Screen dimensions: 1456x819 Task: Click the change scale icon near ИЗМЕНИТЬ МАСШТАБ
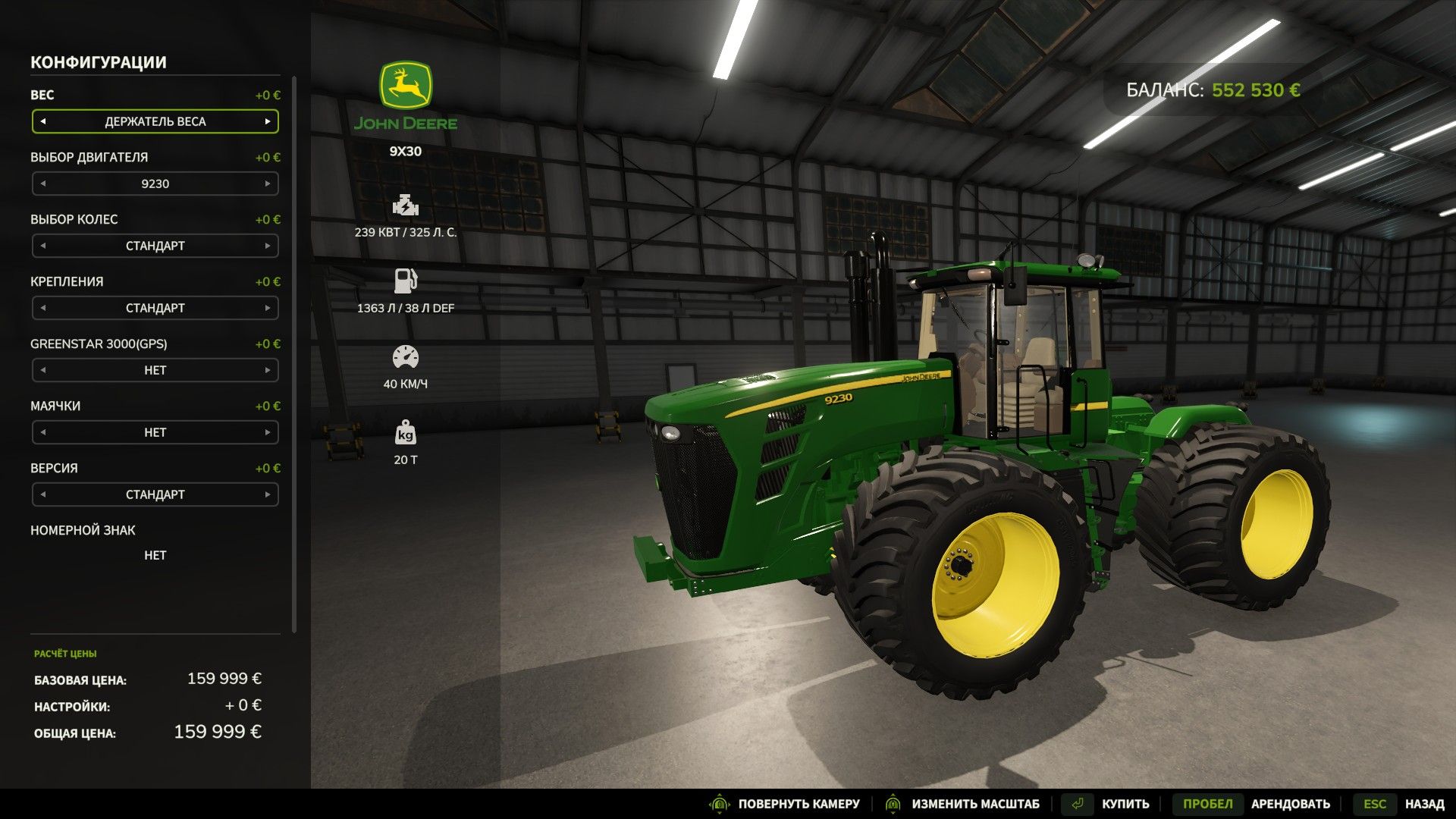click(x=893, y=803)
